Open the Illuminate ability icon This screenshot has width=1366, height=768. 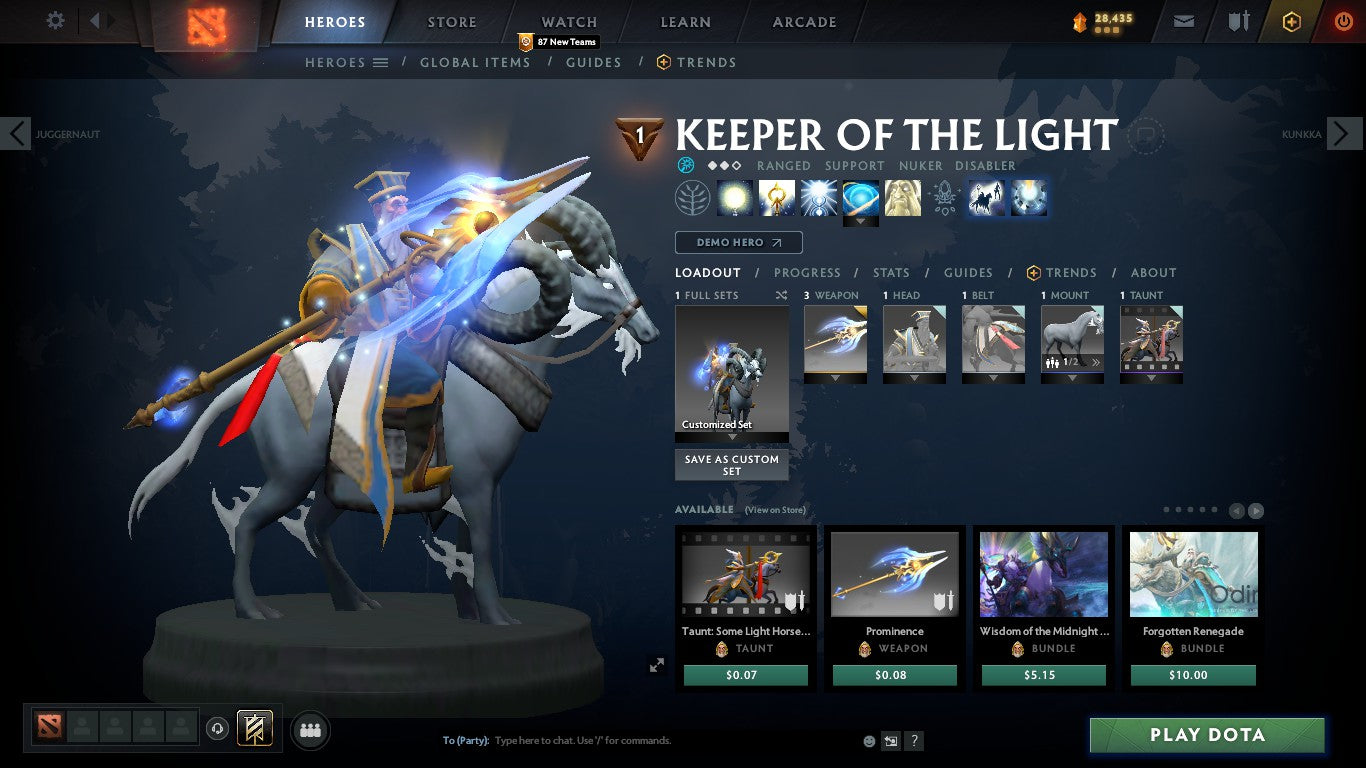coord(735,197)
